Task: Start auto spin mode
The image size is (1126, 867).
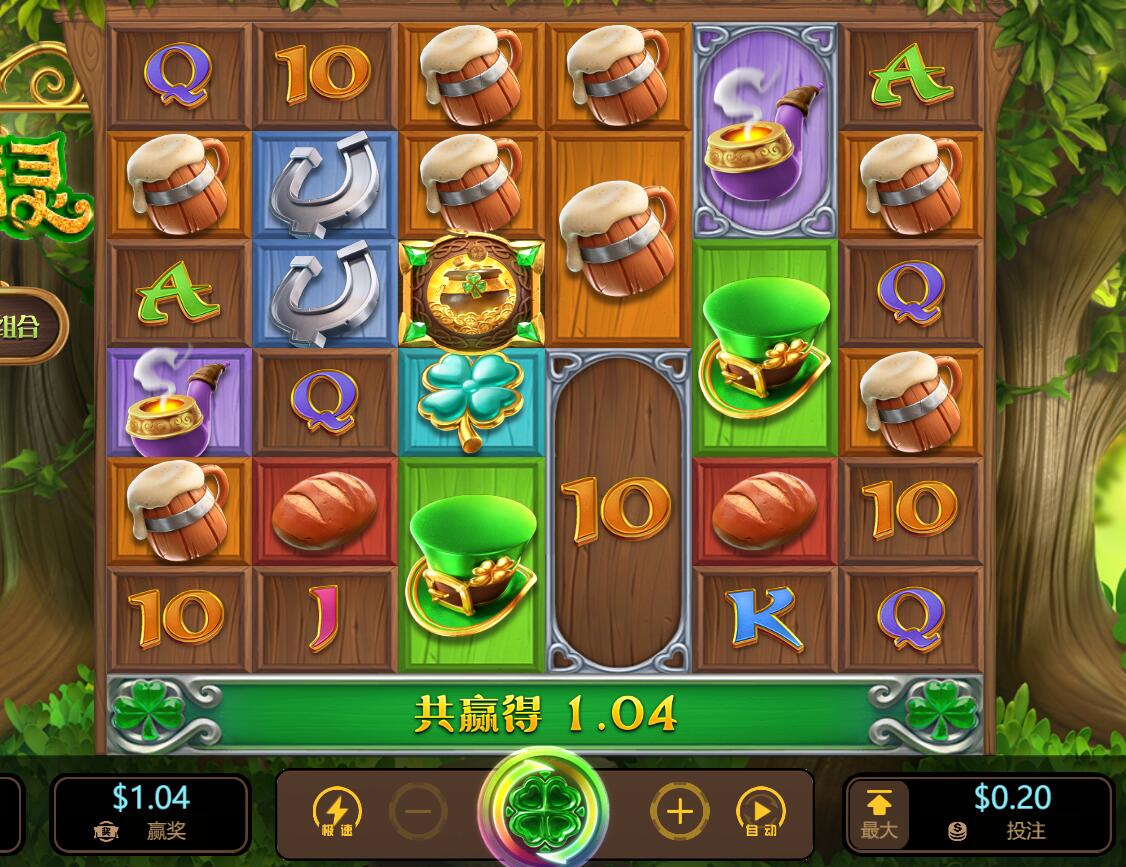Action: [761, 812]
